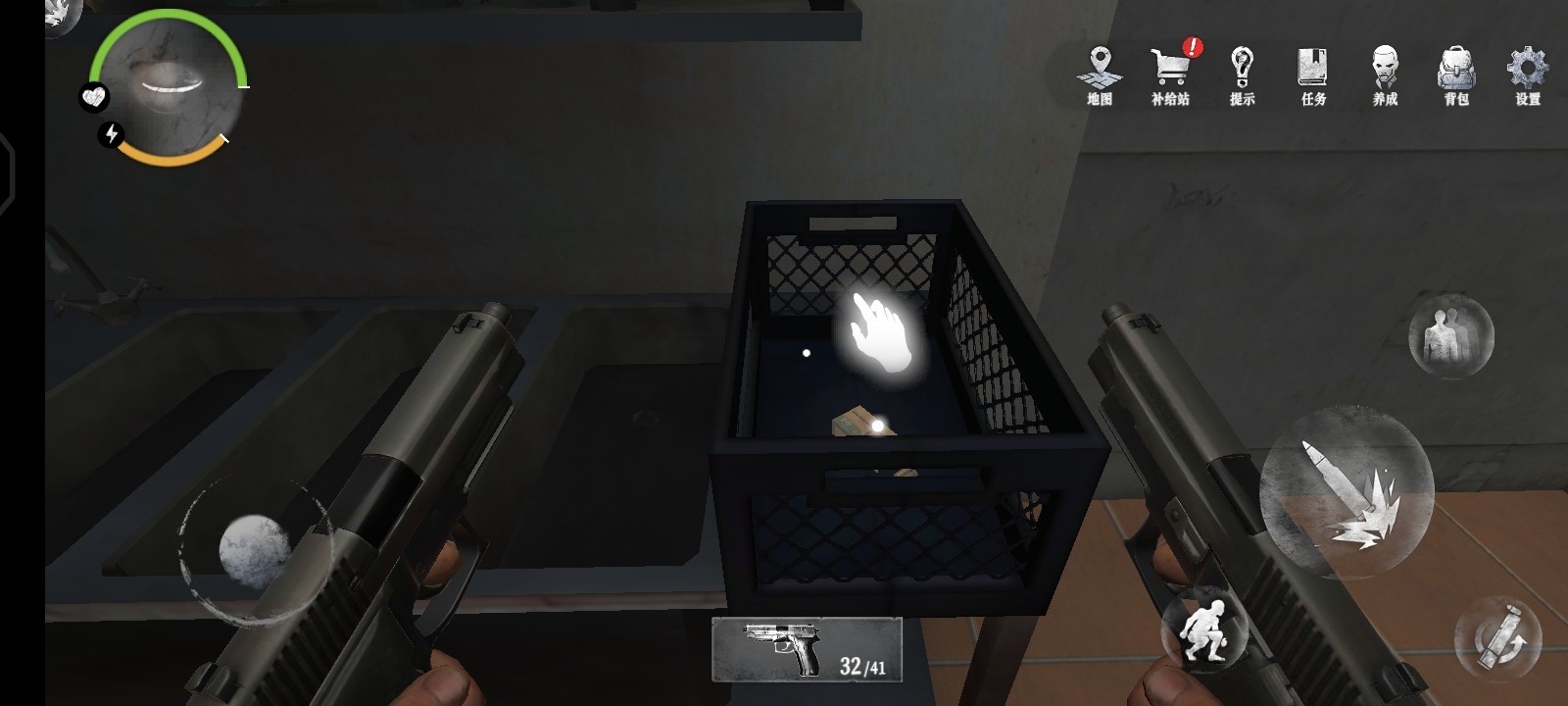Open the supply station (补给站) shop
Image resolution: width=1568 pixels, height=706 pixels.
point(1170,76)
